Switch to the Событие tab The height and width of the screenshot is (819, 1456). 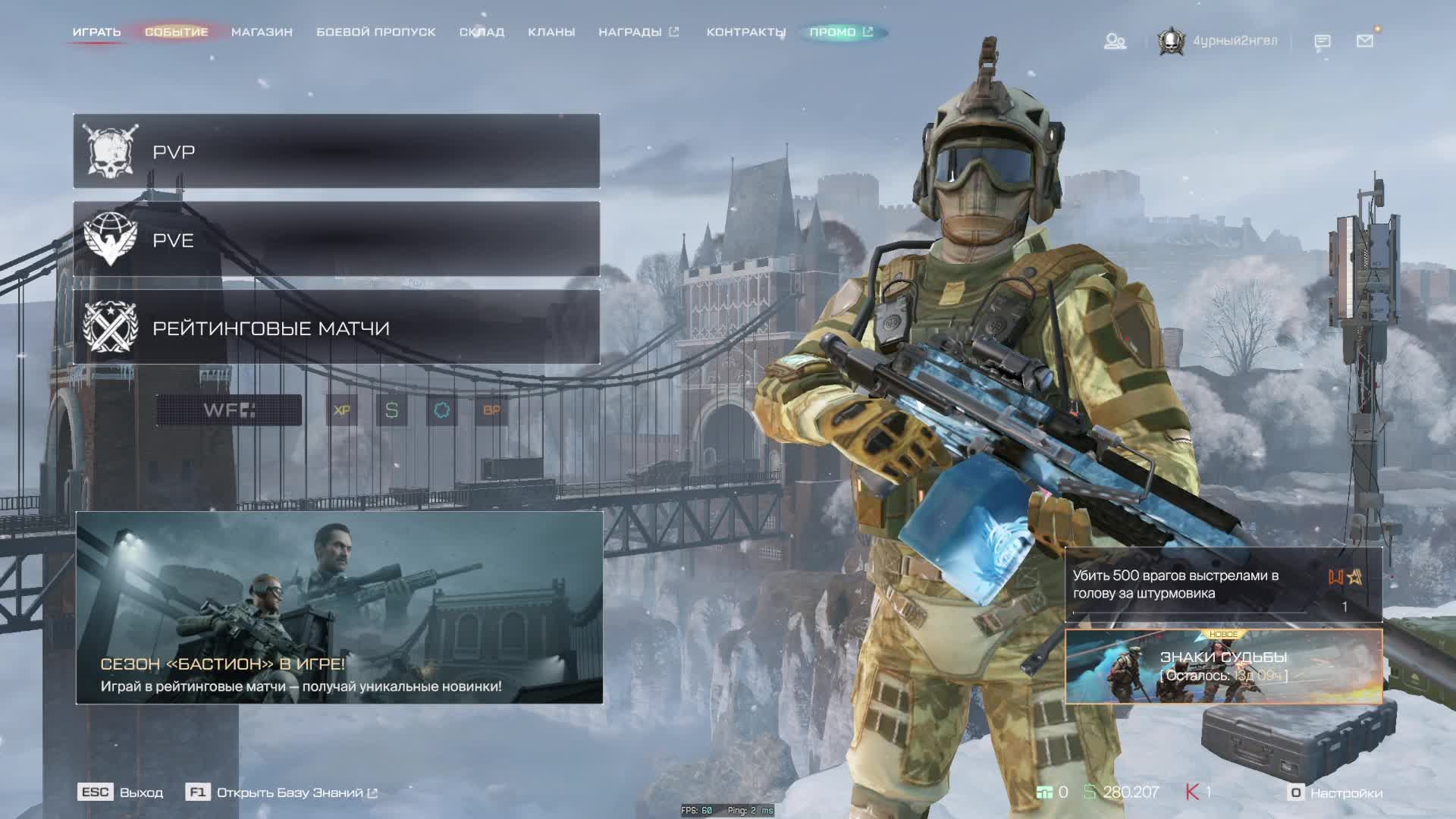pos(176,32)
